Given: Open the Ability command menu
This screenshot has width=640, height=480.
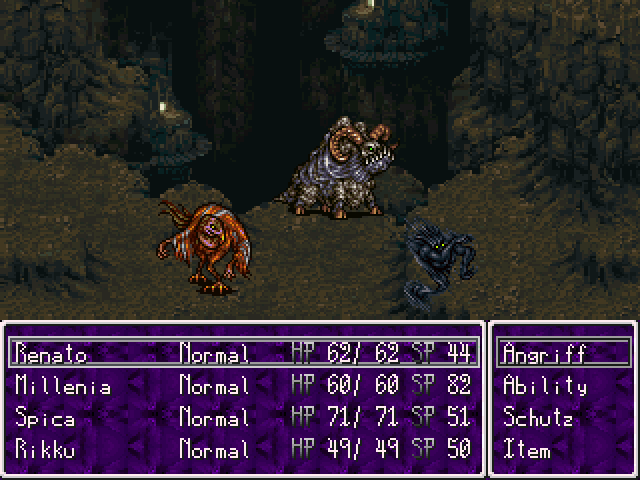Looking at the screenshot, I should click(x=545, y=385).
